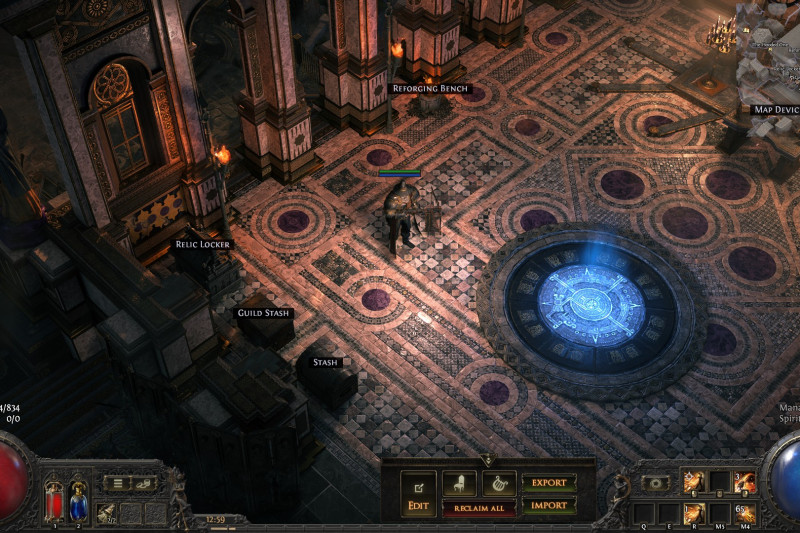This screenshot has height=533, width=800.
Task: Use the blue mana flask
Action: point(77,499)
